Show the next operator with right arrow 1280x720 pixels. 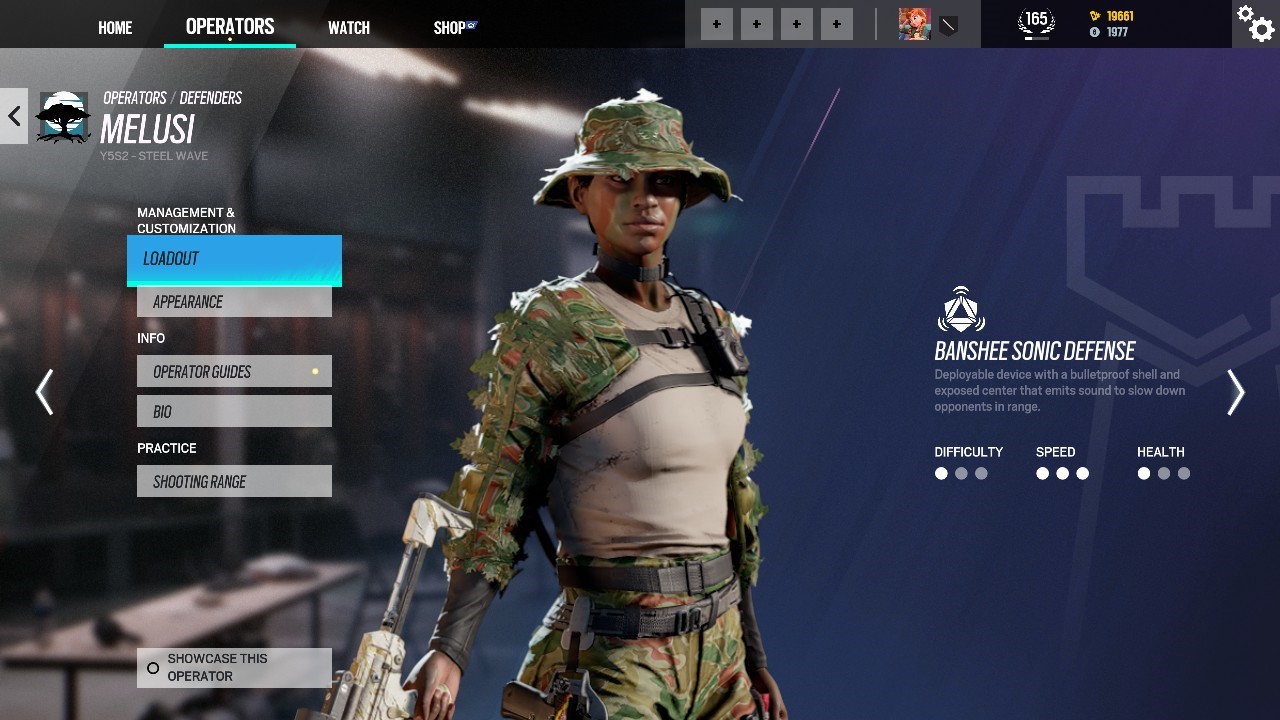click(x=1236, y=392)
